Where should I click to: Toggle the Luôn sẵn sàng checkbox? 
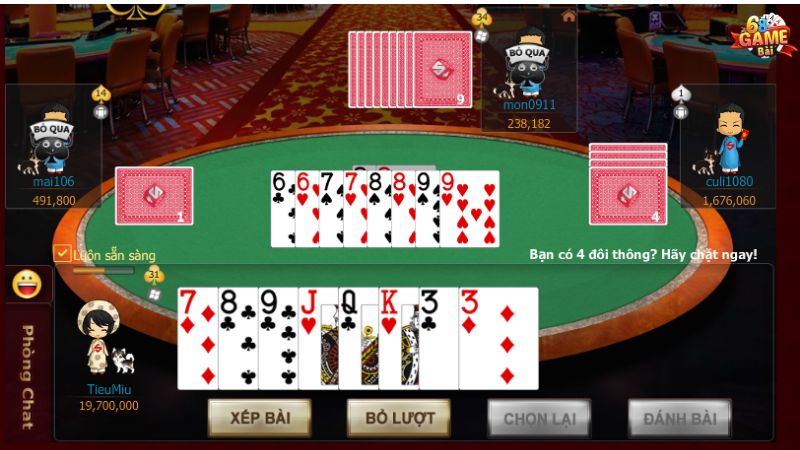(x=62, y=254)
